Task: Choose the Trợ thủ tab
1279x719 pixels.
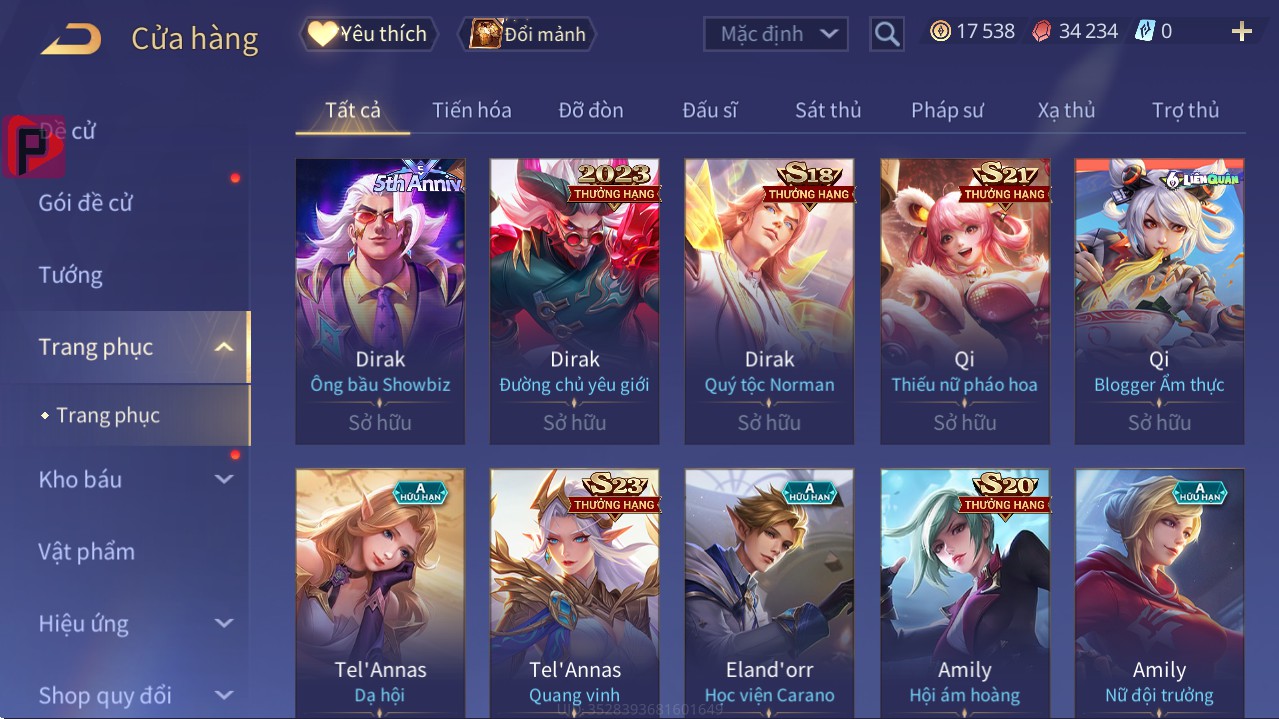Action: [1185, 110]
